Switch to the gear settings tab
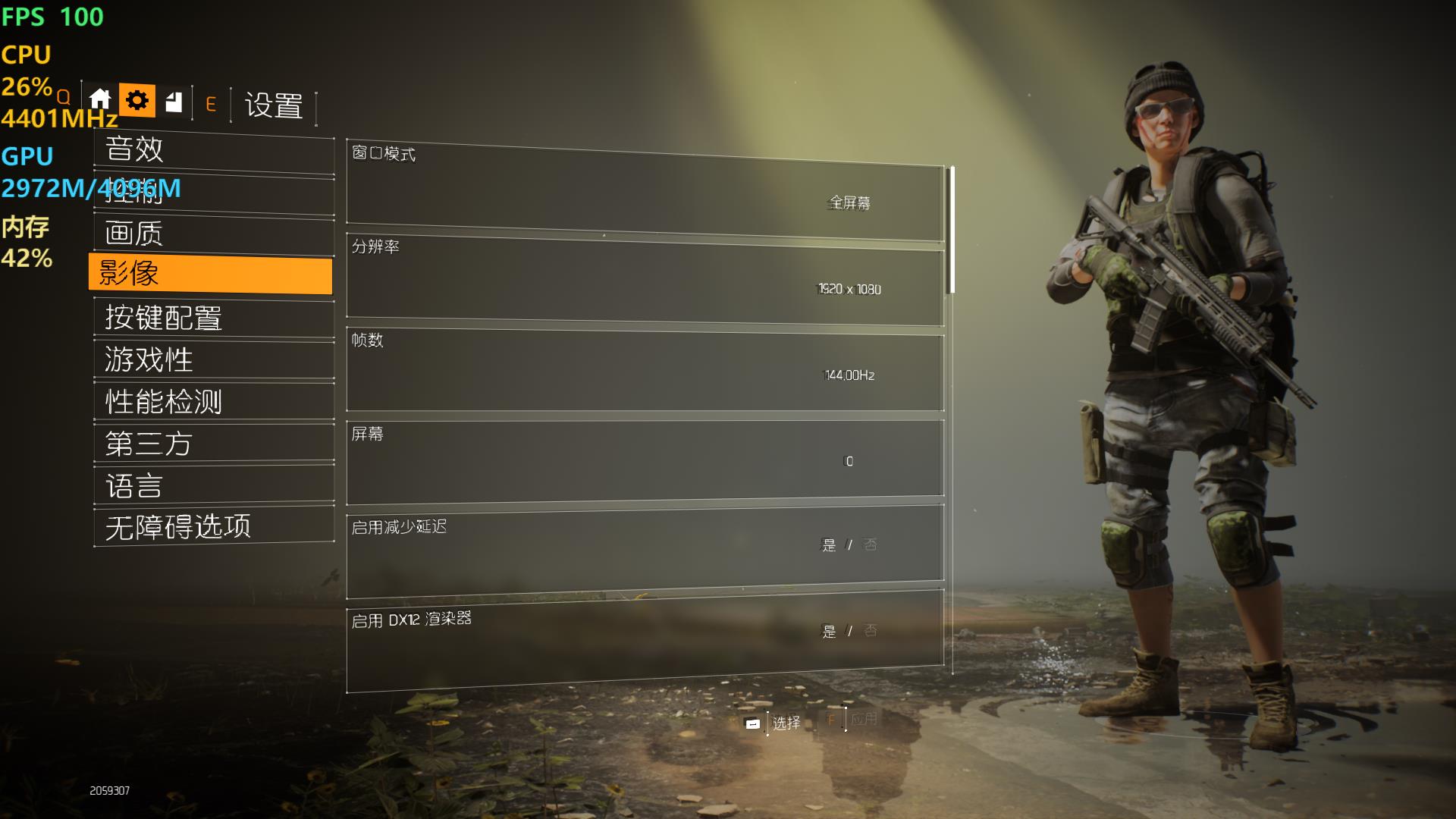The width and height of the screenshot is (1456, 819). pyautogui.click(x=137, y=100)
